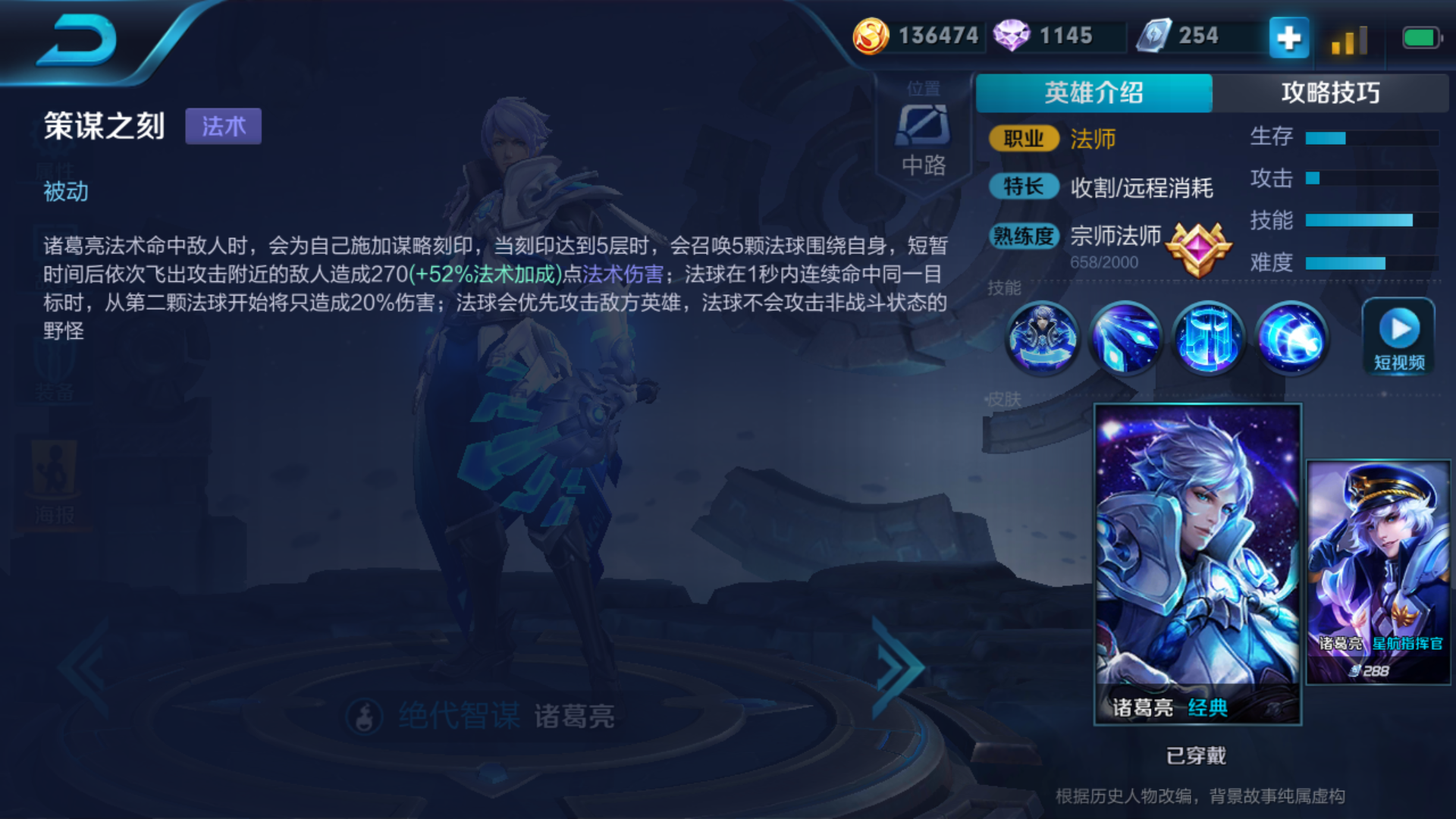Toggle the 已穿戴 equipped skin status
Viewport: 1456px width, 819px height.
click(1197, 755)
